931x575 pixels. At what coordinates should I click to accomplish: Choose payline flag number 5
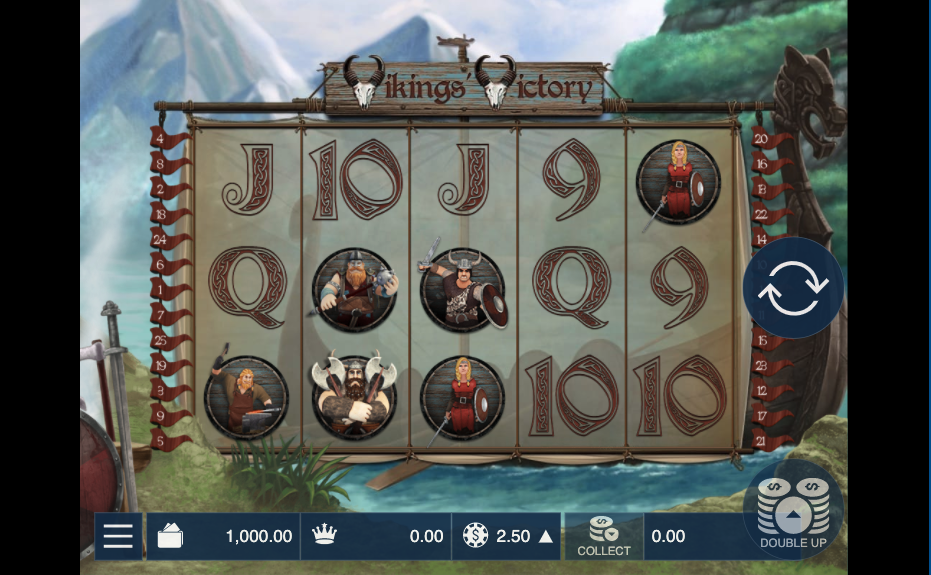tap(163, 441)
